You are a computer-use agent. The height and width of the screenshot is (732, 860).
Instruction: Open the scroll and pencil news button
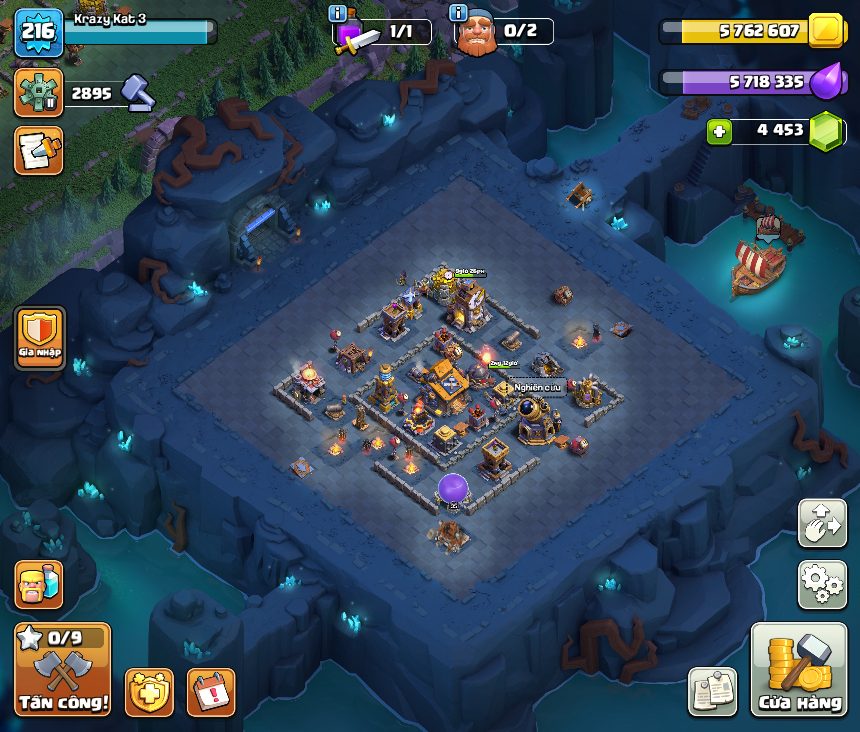[x=38, y=150]
